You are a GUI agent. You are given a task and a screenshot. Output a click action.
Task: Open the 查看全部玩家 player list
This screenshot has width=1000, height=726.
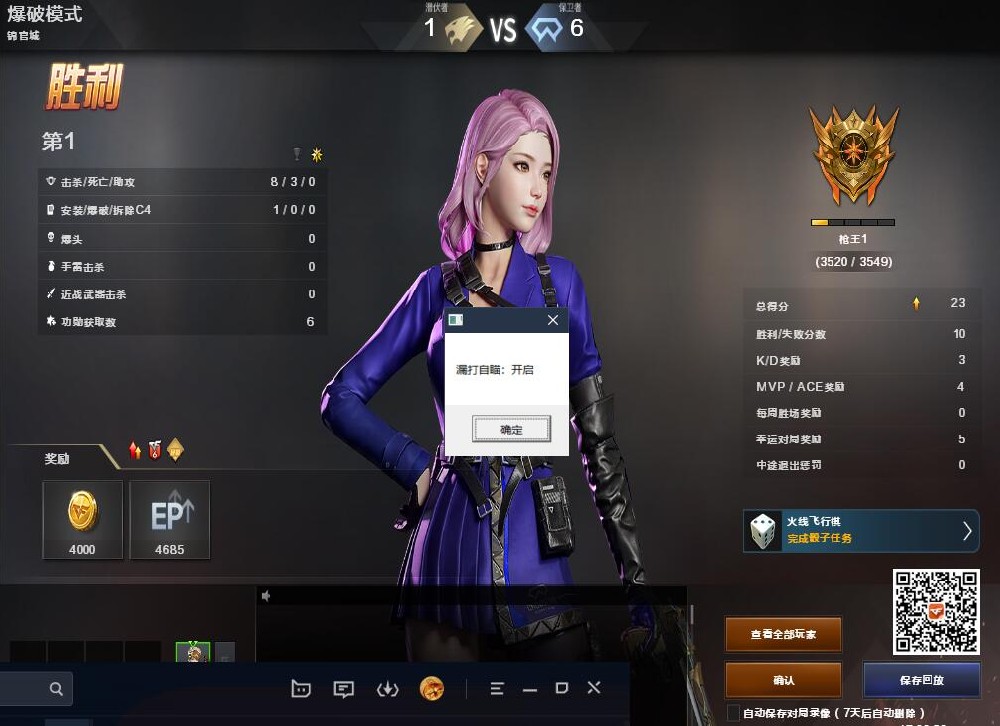coord(783,634)
